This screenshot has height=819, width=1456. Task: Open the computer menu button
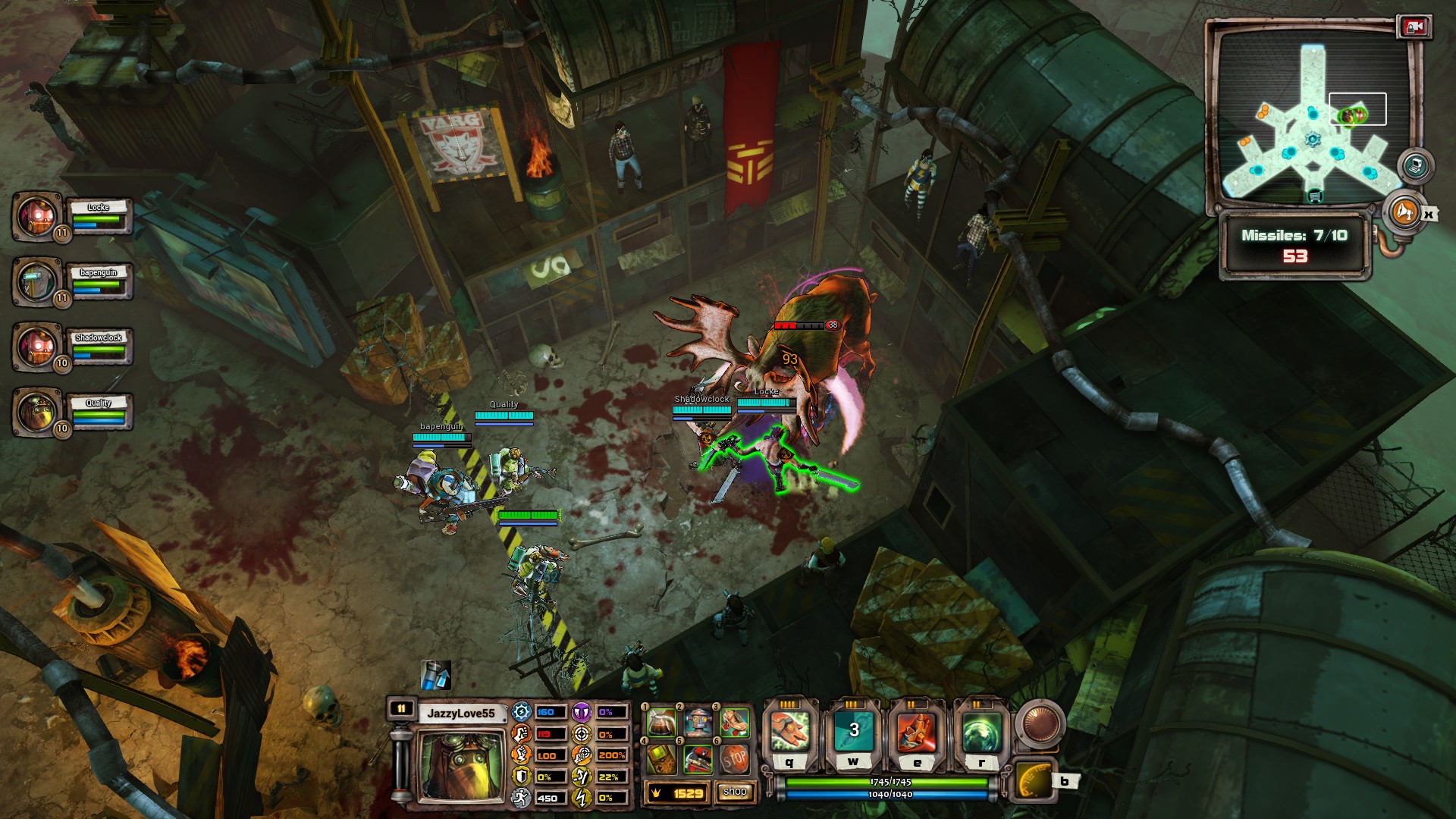[x=1415, y=165]
